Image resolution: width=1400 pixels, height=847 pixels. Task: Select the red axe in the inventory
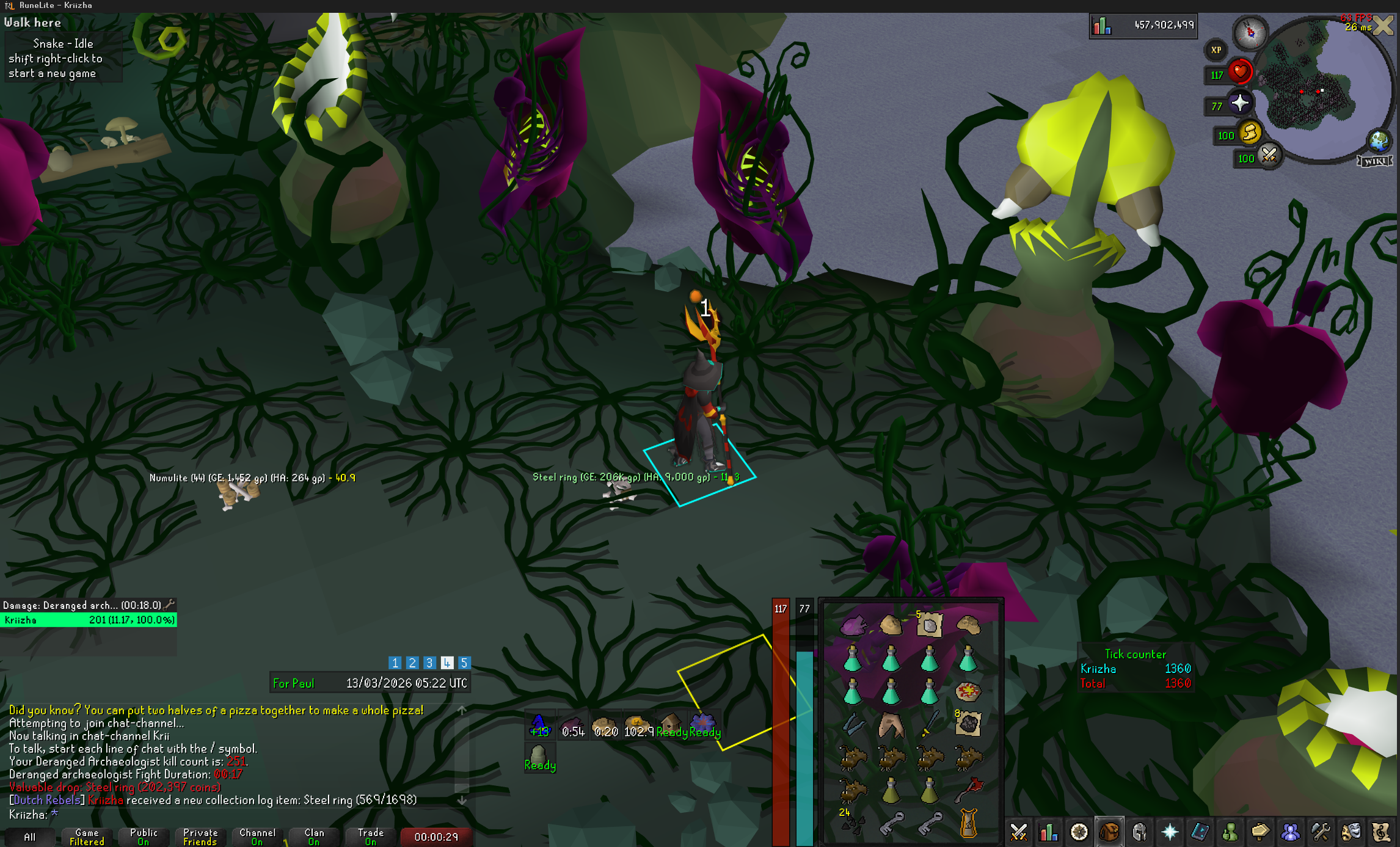tap(968, 790)
